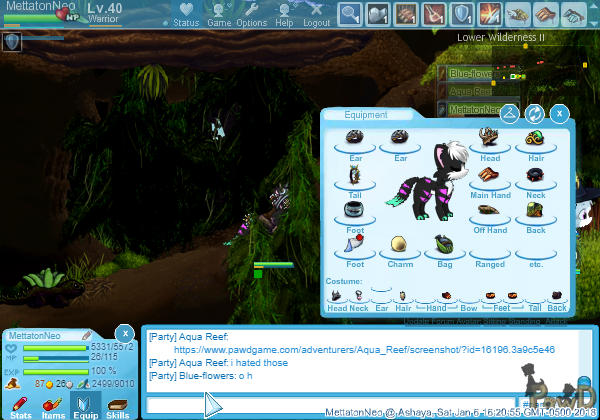Switch to the Items tab
Viewport: 600px width, 420px height.
point(53,405)
